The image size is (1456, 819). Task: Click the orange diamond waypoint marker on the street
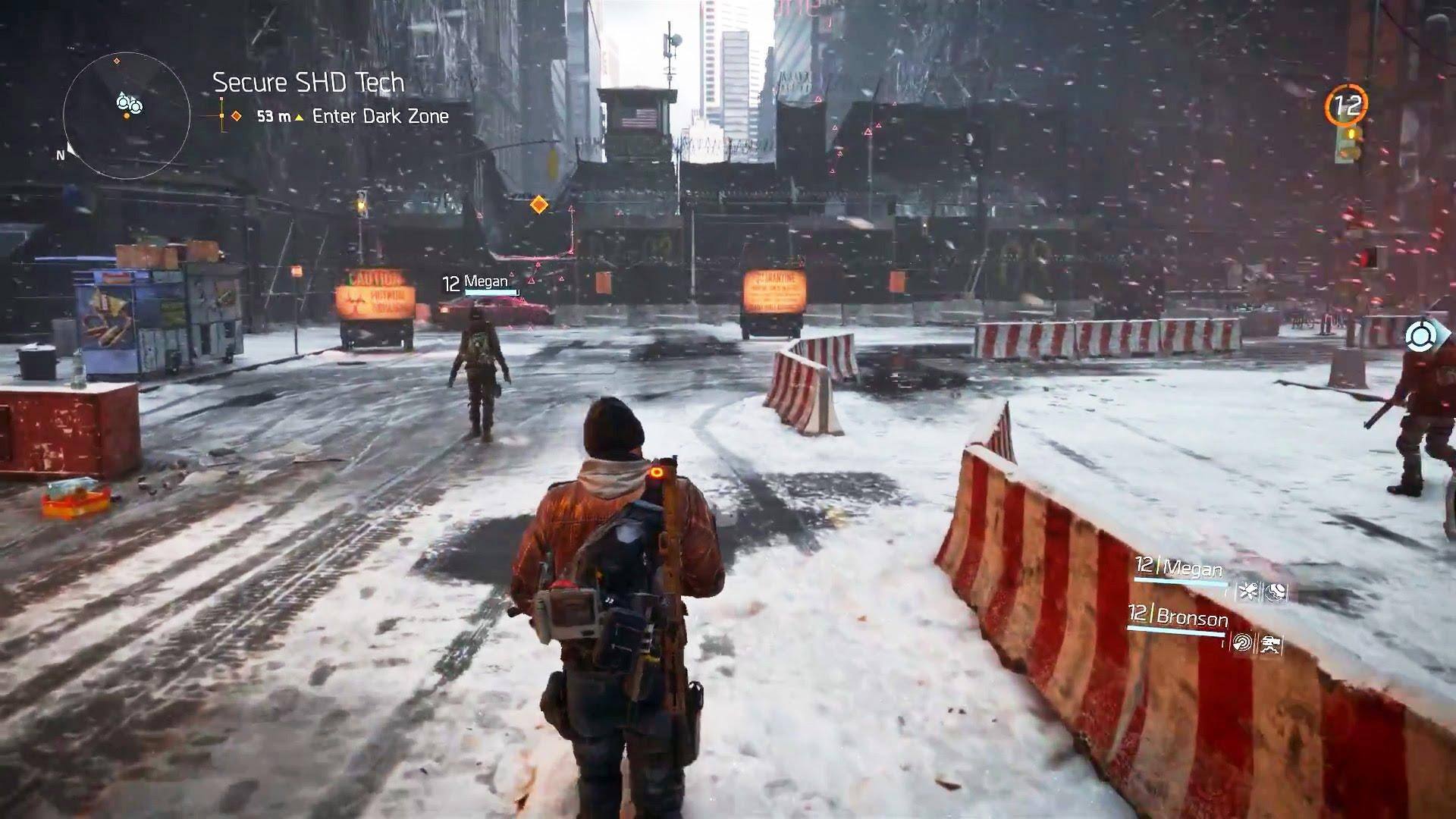click(x=538, y=204)
